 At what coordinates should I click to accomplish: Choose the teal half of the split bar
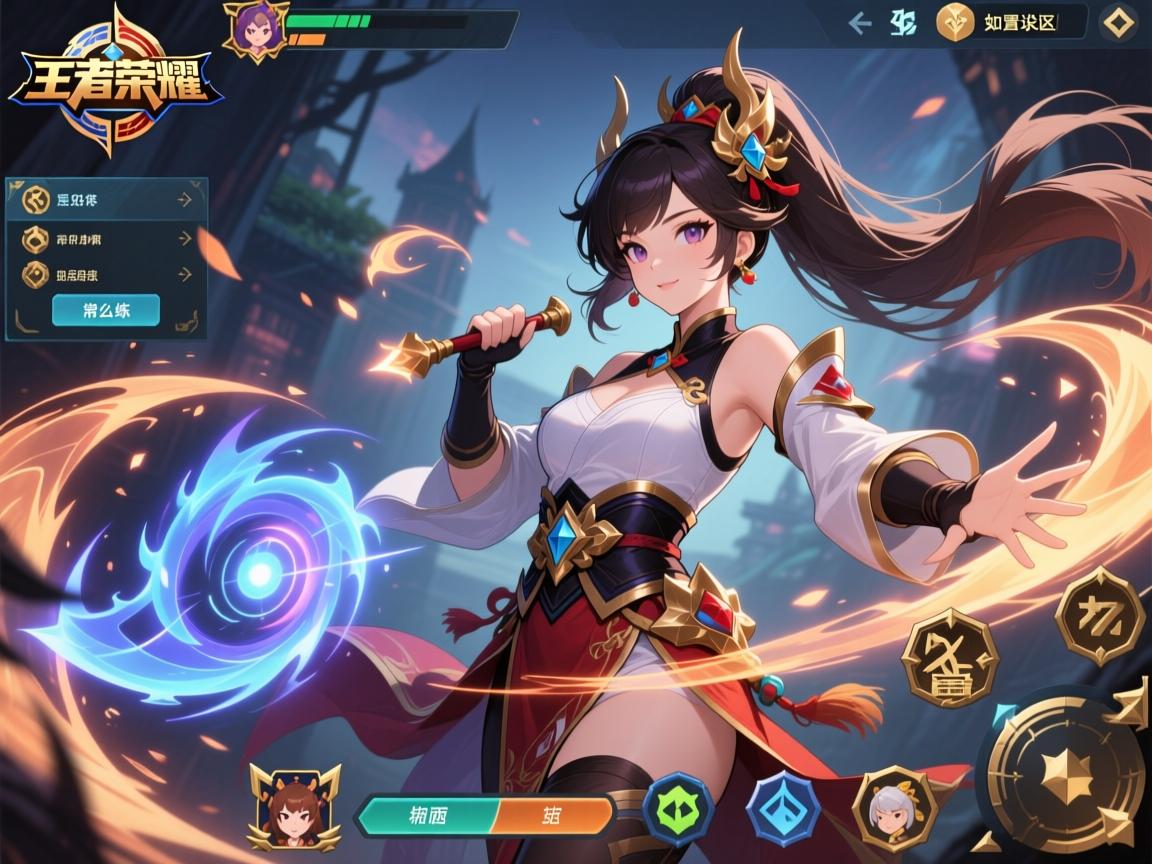coord(427,815)
